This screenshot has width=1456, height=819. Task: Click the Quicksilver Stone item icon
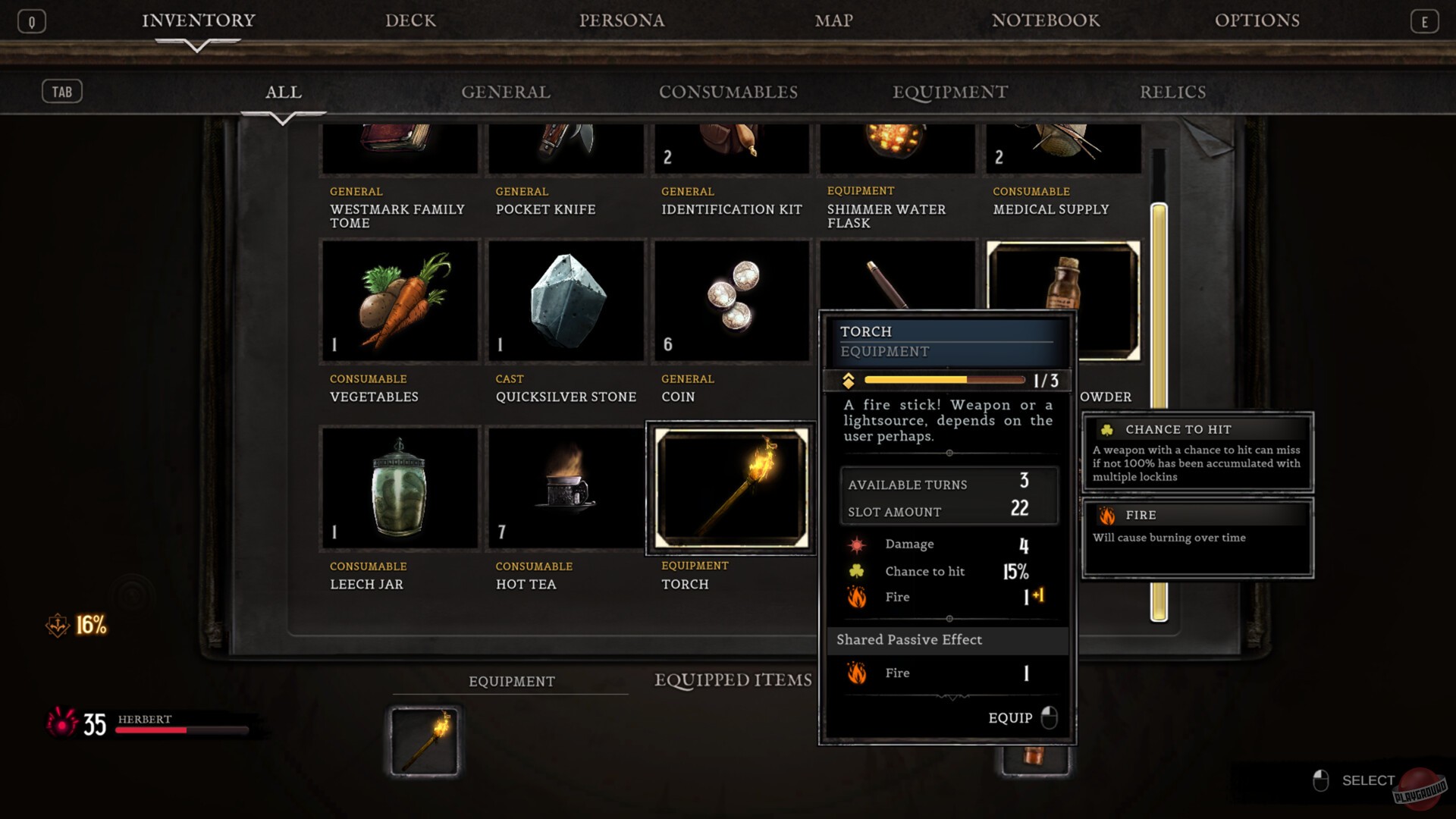566,300
